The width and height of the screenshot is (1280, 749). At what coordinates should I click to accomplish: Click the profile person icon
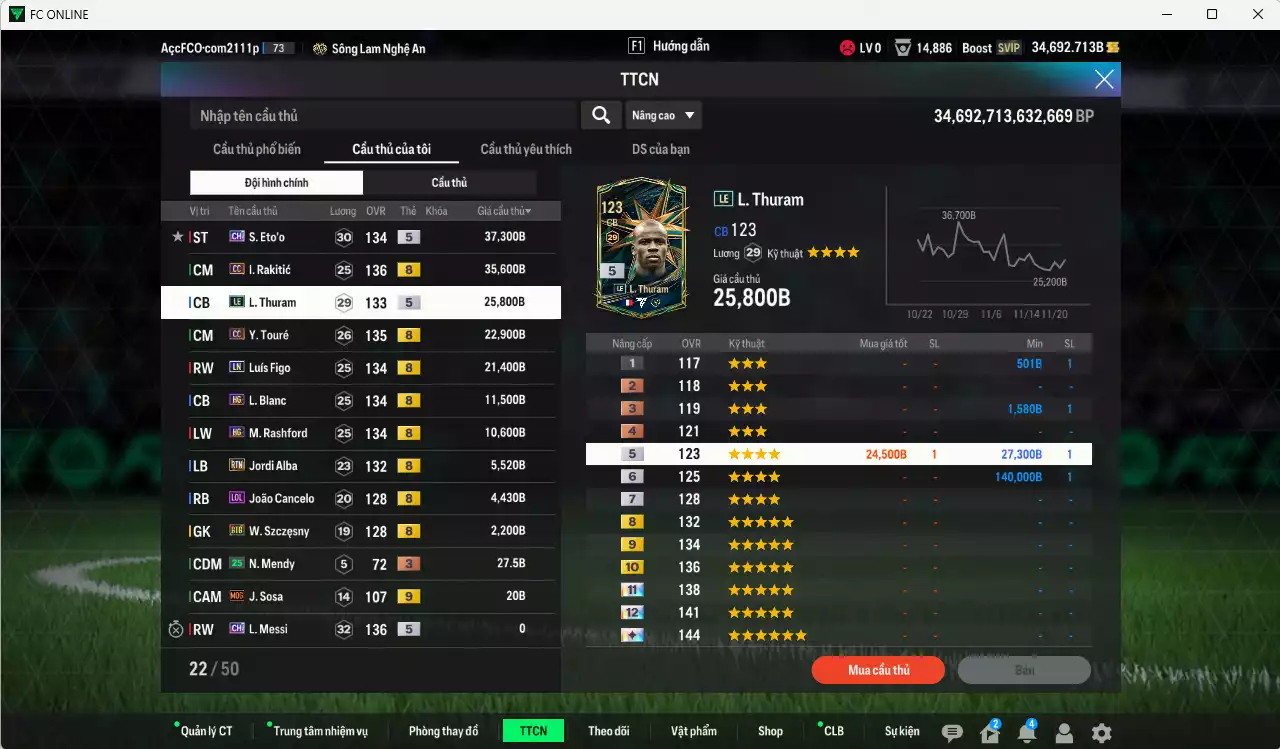tap(1064, 731)
